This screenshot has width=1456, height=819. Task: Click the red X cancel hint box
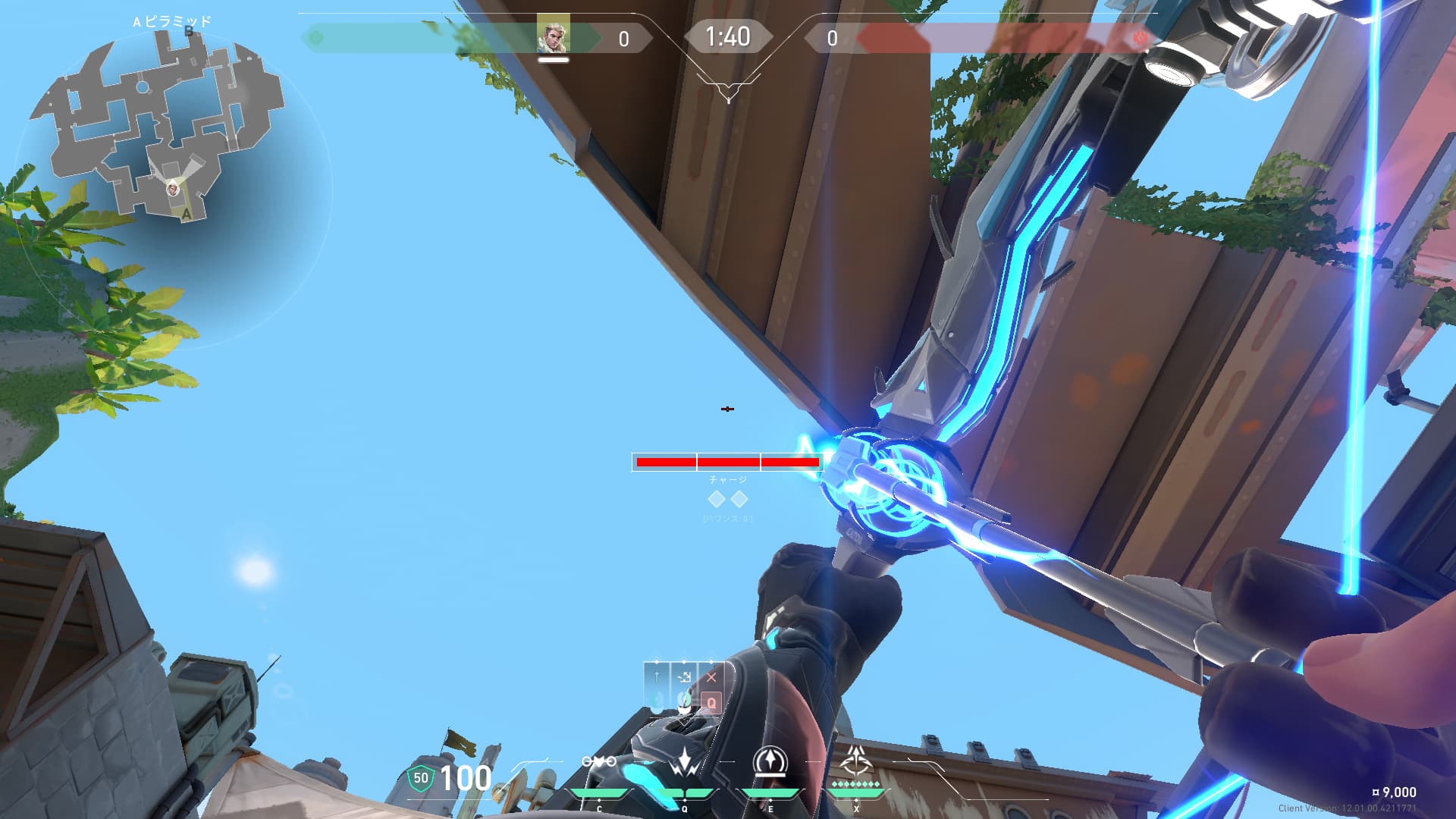711,677
